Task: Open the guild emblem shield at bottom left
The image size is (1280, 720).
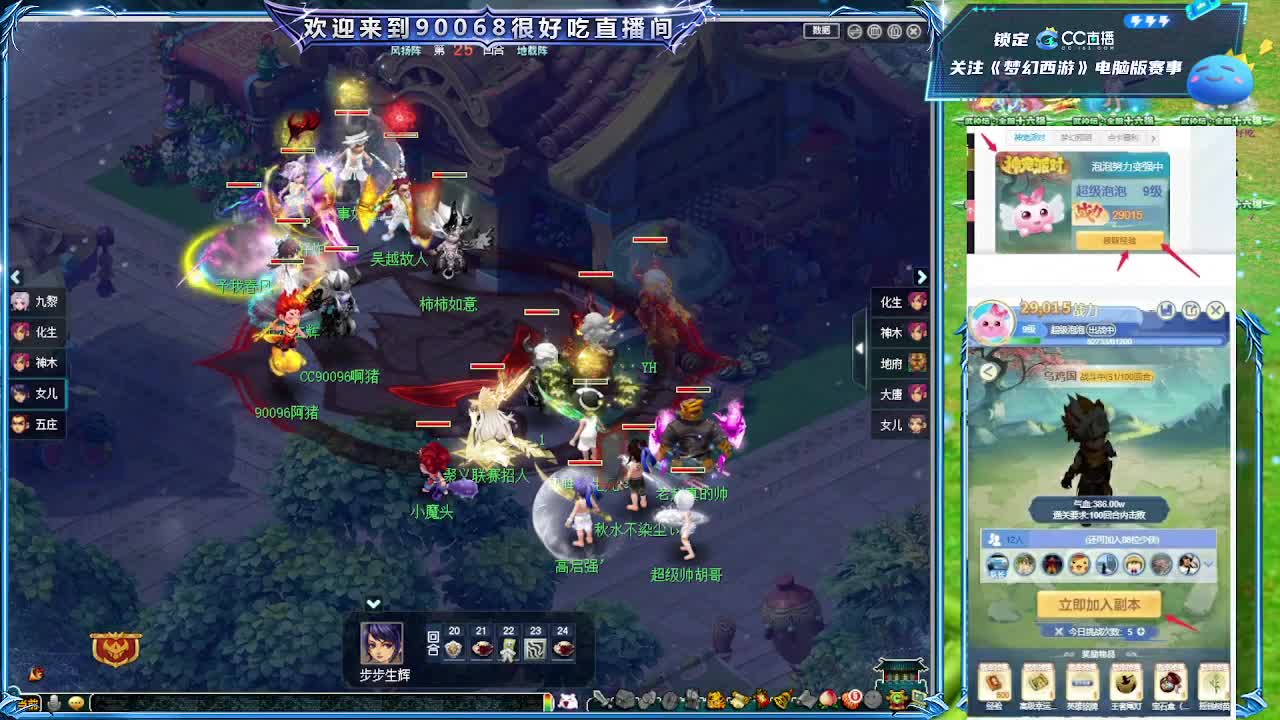Action: point(117,647)
